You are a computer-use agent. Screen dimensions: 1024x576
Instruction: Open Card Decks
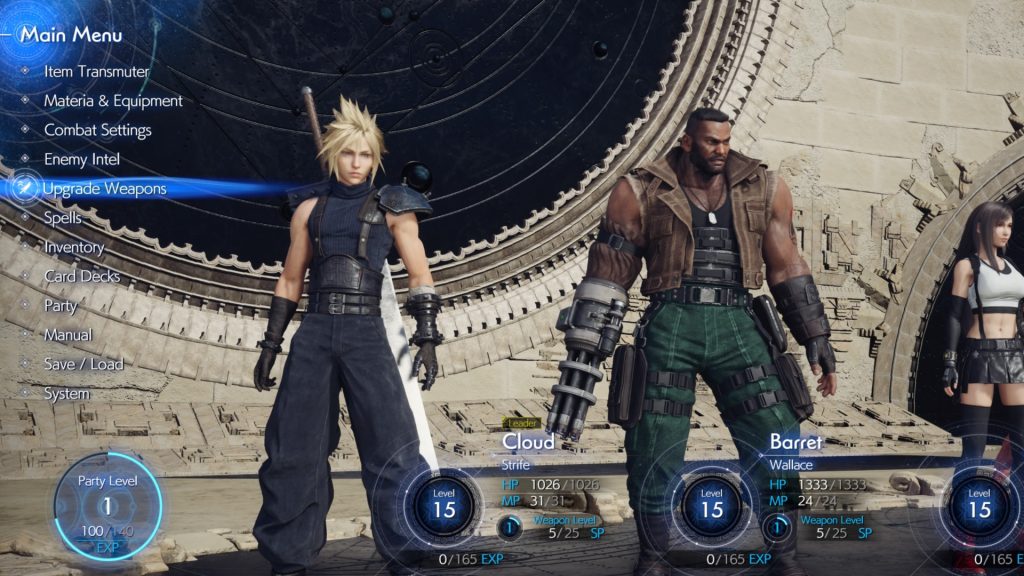tap(82, 276)
